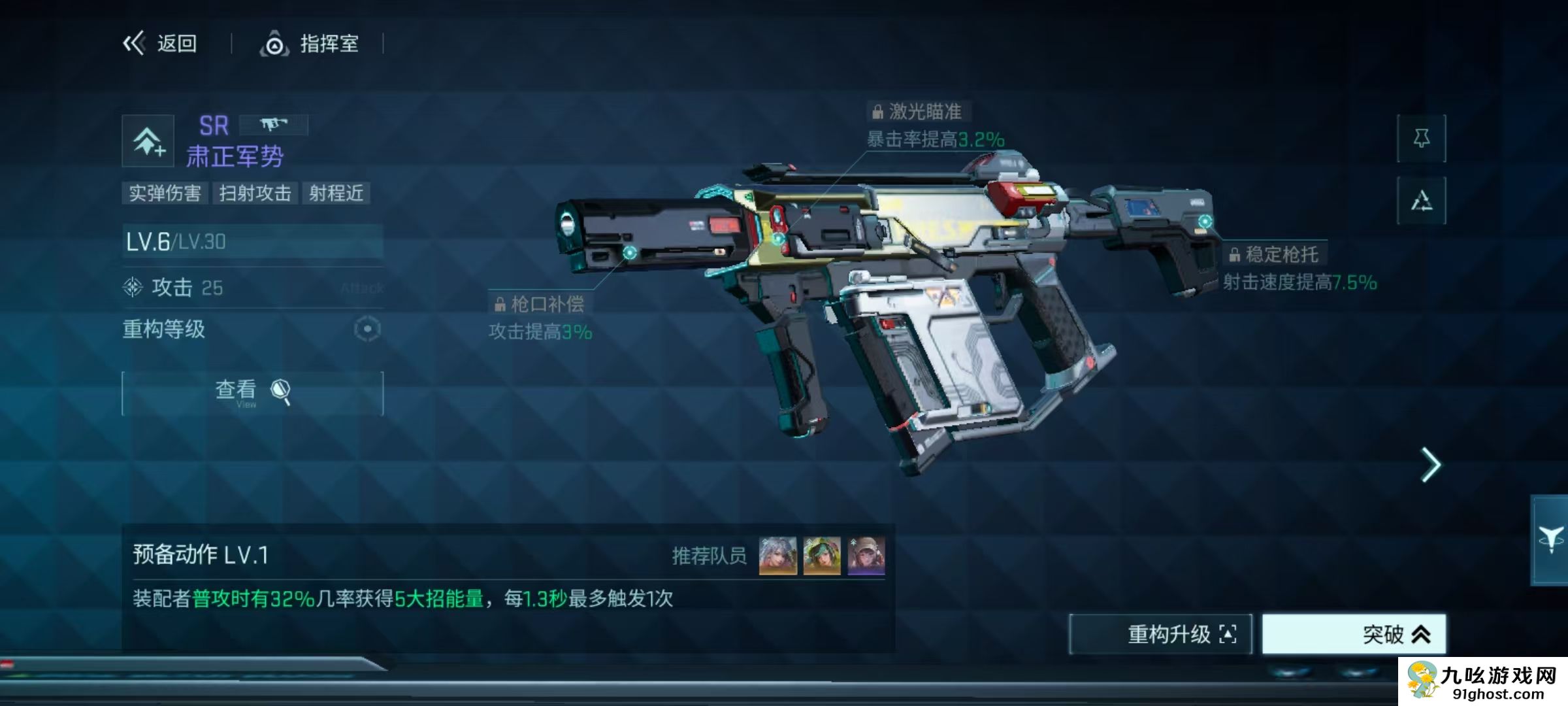
Task: Toggle the 激光瞄准 attachment node on the gun body
Action: [x=777, y=239]
